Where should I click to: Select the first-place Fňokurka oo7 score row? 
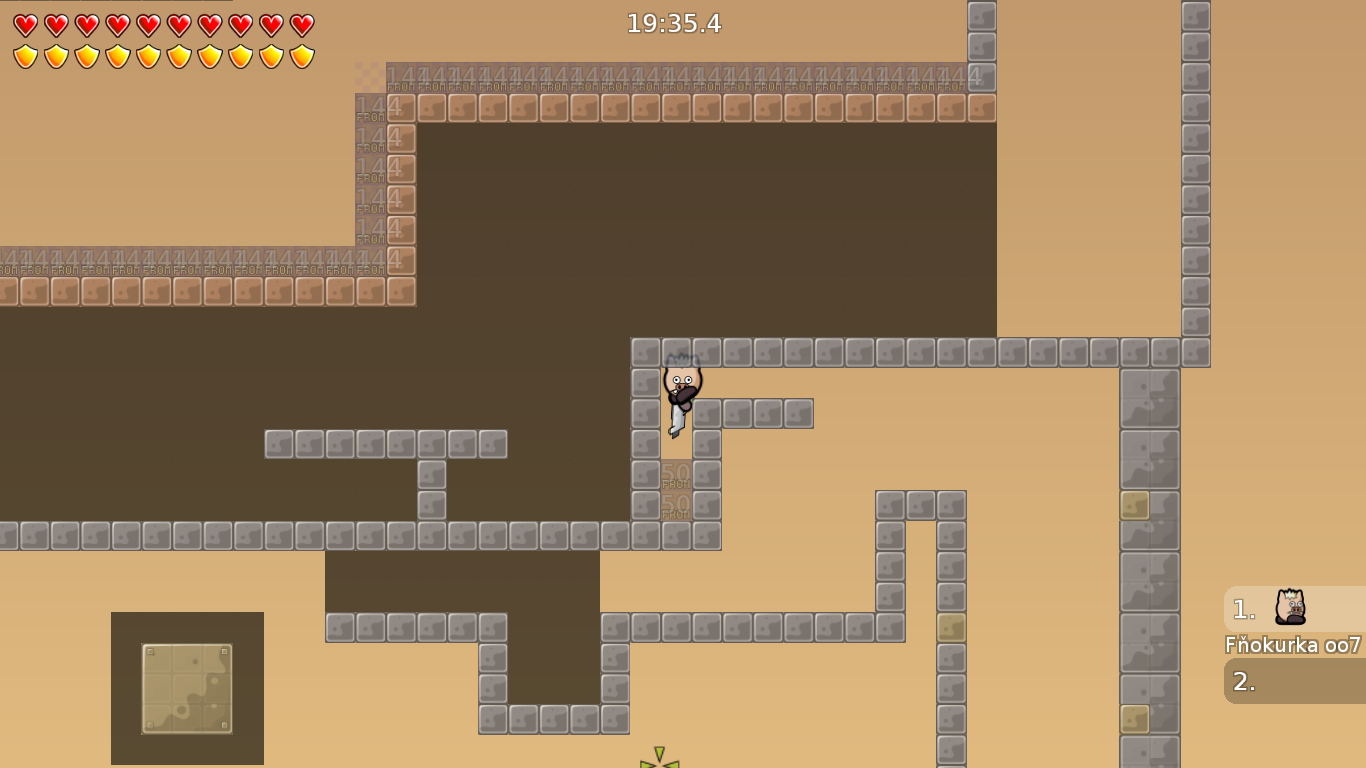pyautogui.click(x=1294, y=609)
